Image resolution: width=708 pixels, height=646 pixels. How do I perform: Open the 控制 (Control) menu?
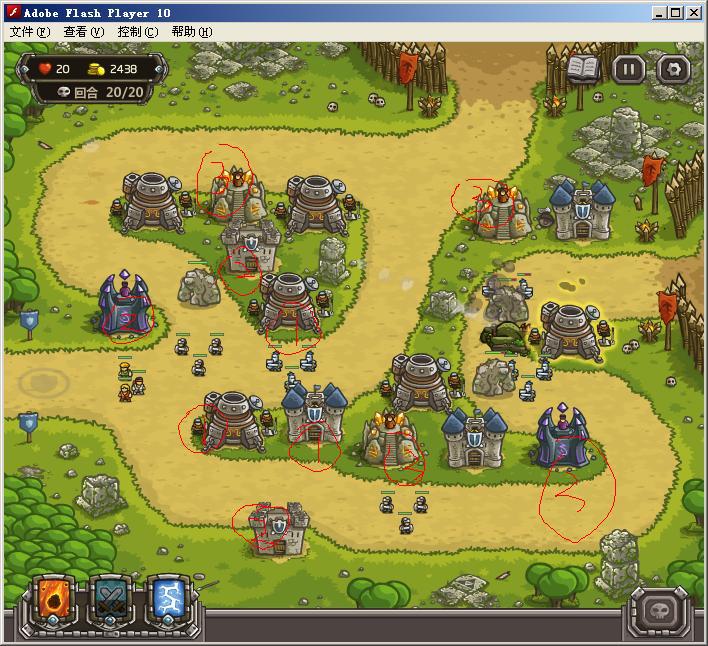coord(137,32)
